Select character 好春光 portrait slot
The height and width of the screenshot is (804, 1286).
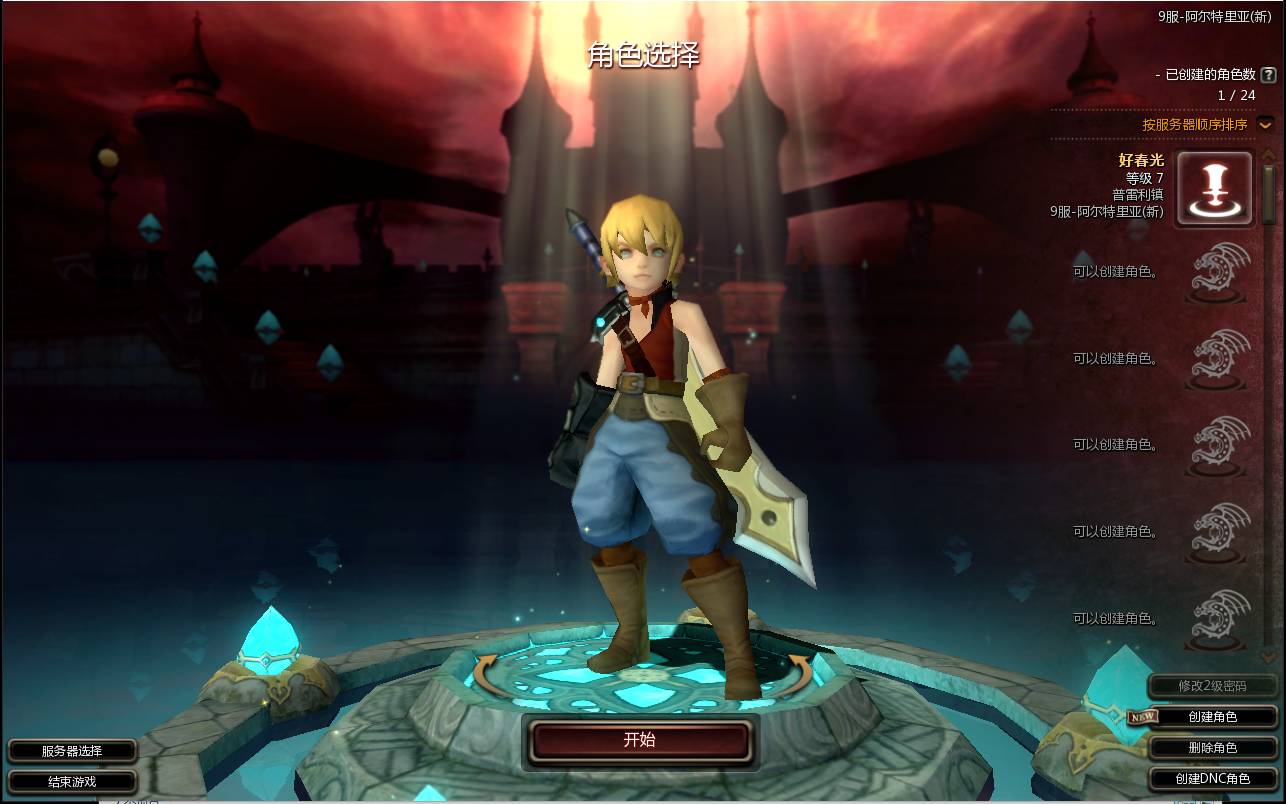point(1213,188)
